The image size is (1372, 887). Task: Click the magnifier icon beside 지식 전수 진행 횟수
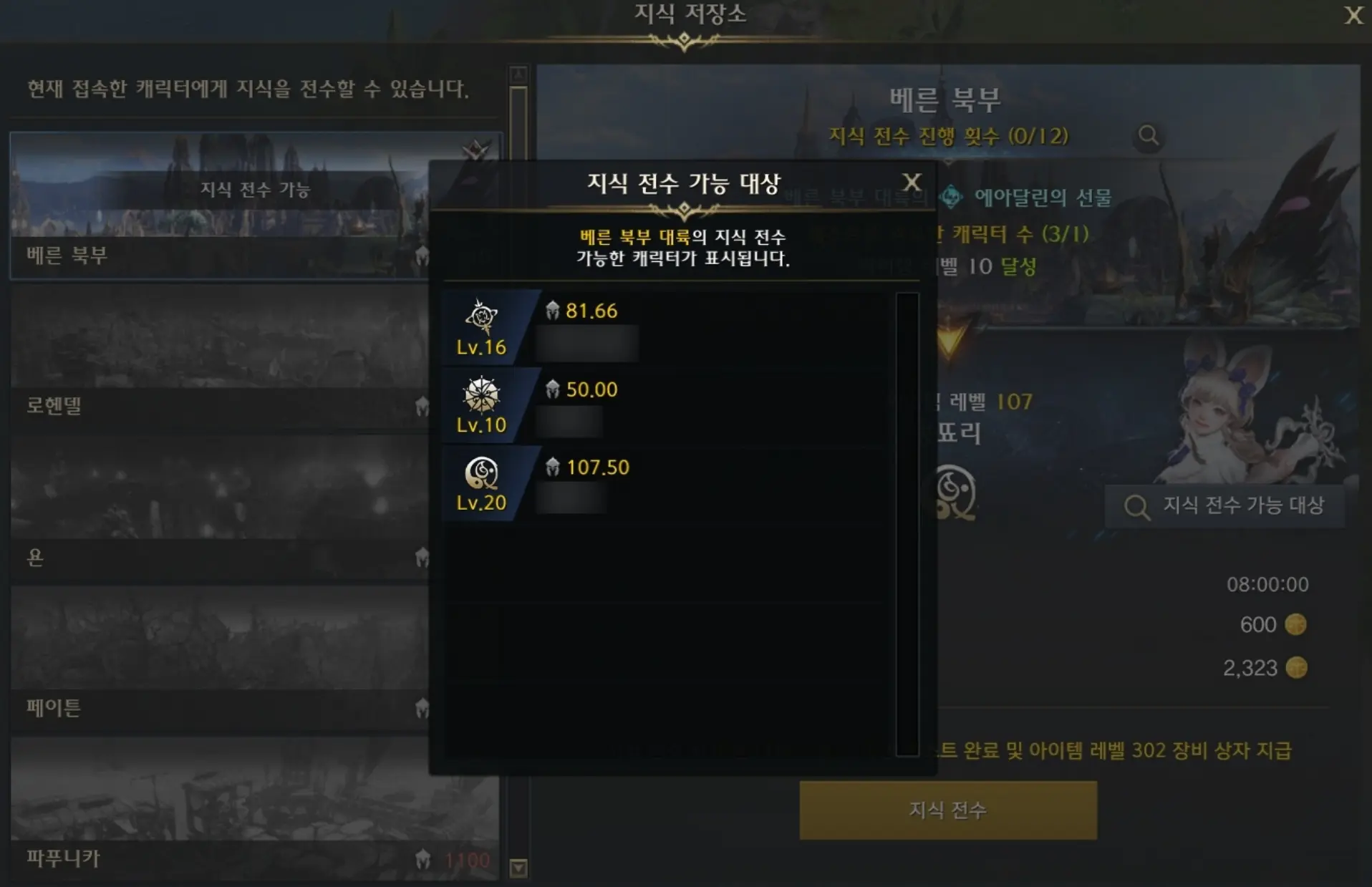tap(1149, 137)
